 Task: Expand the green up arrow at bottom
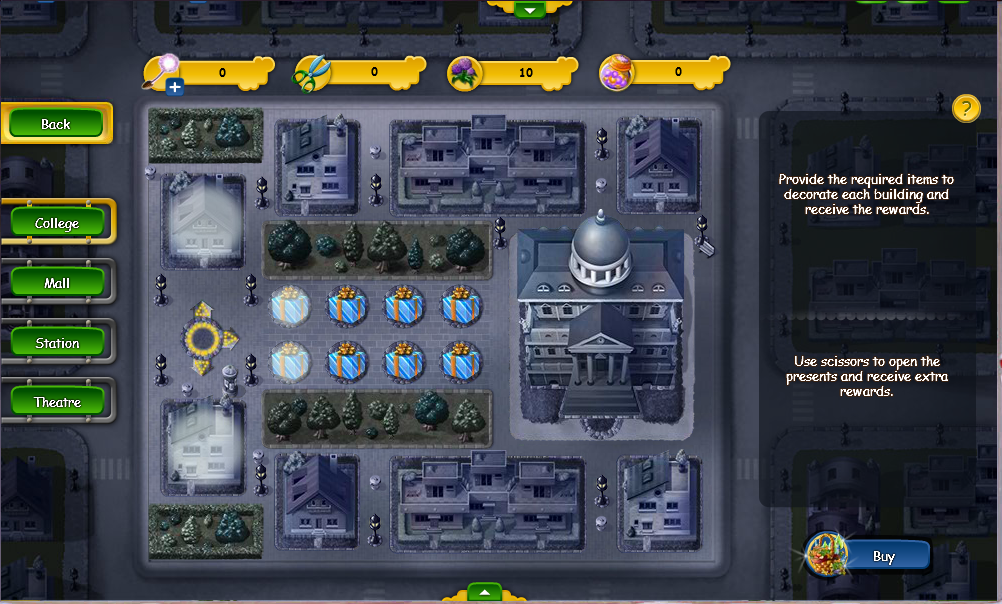click(x=484, y=592)
